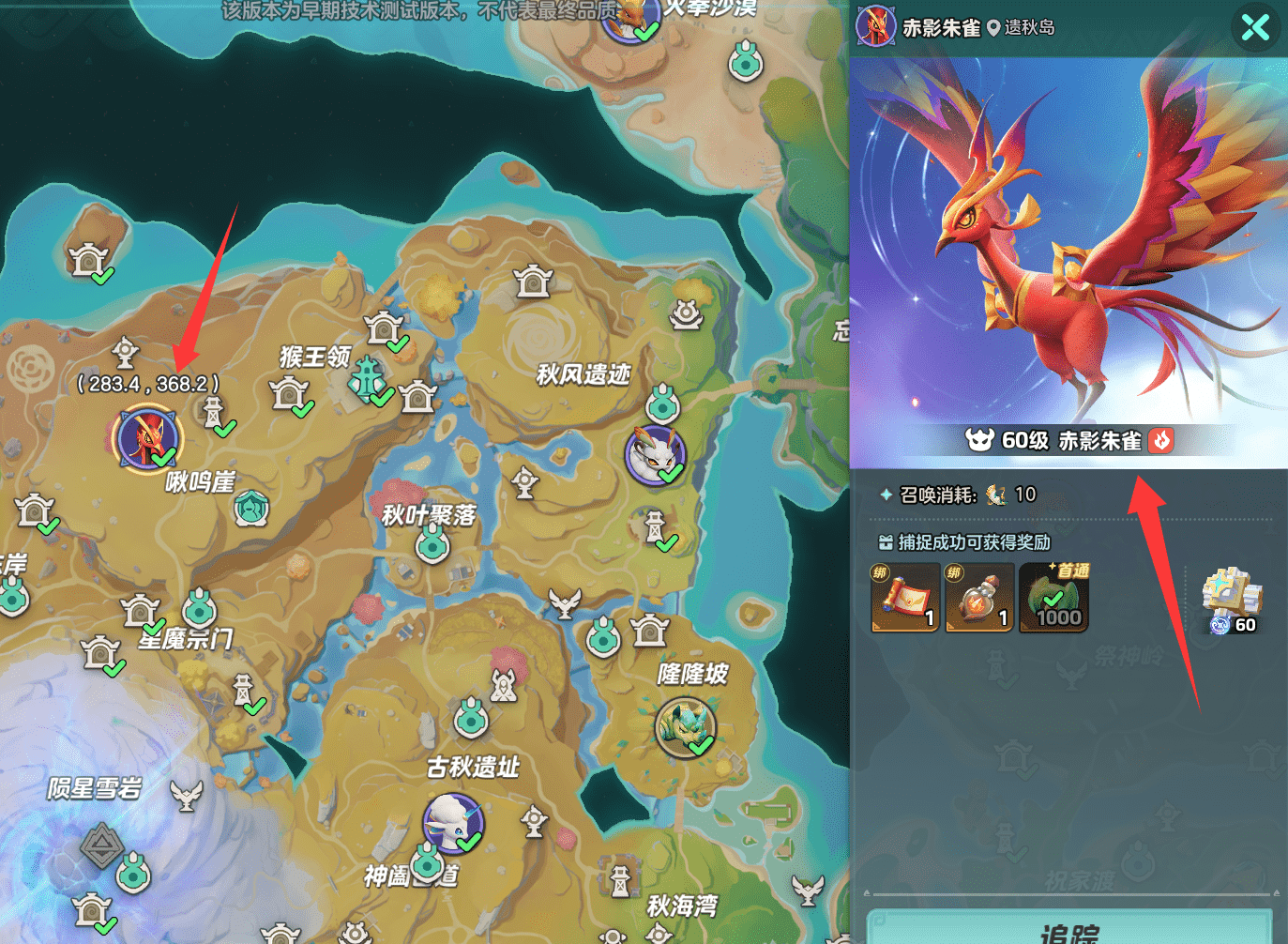Screen dimensions: 1288x944
Task: View the 首通 1000 first-clear reward
Action: [x=1054, y=598]
